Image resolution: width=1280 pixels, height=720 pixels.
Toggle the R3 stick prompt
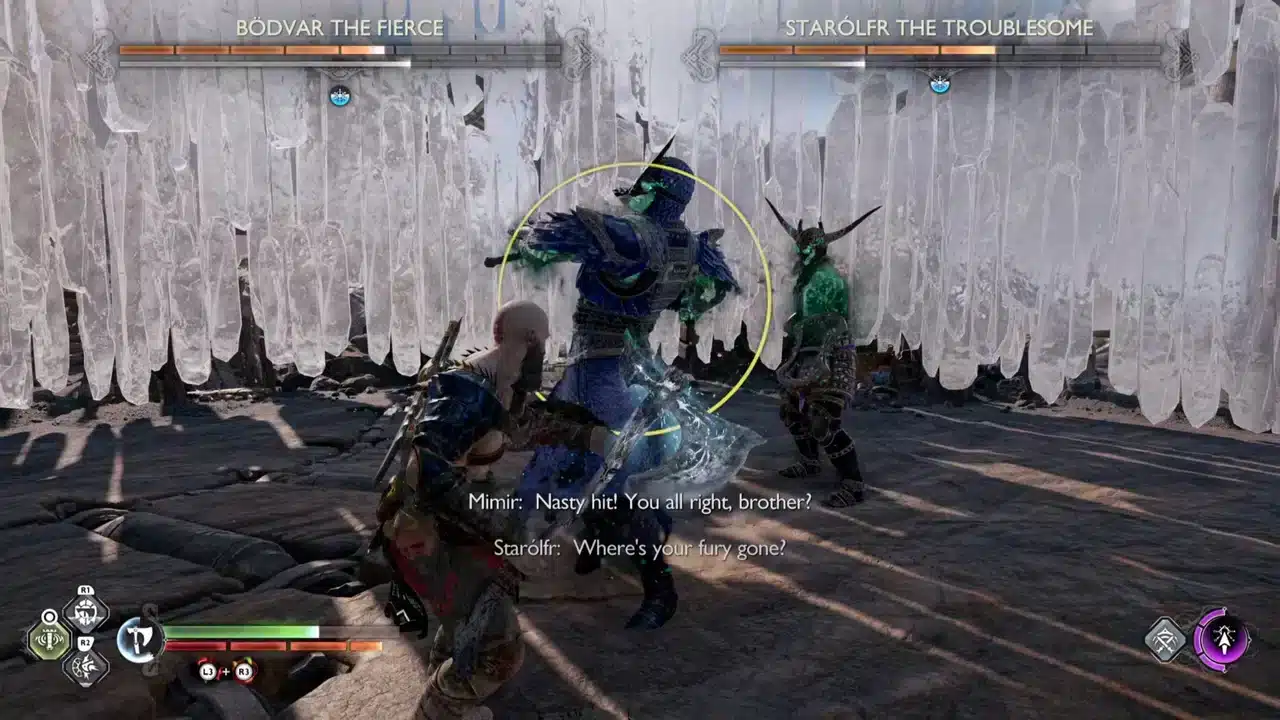pyautogui.click(x=243, y=671)
